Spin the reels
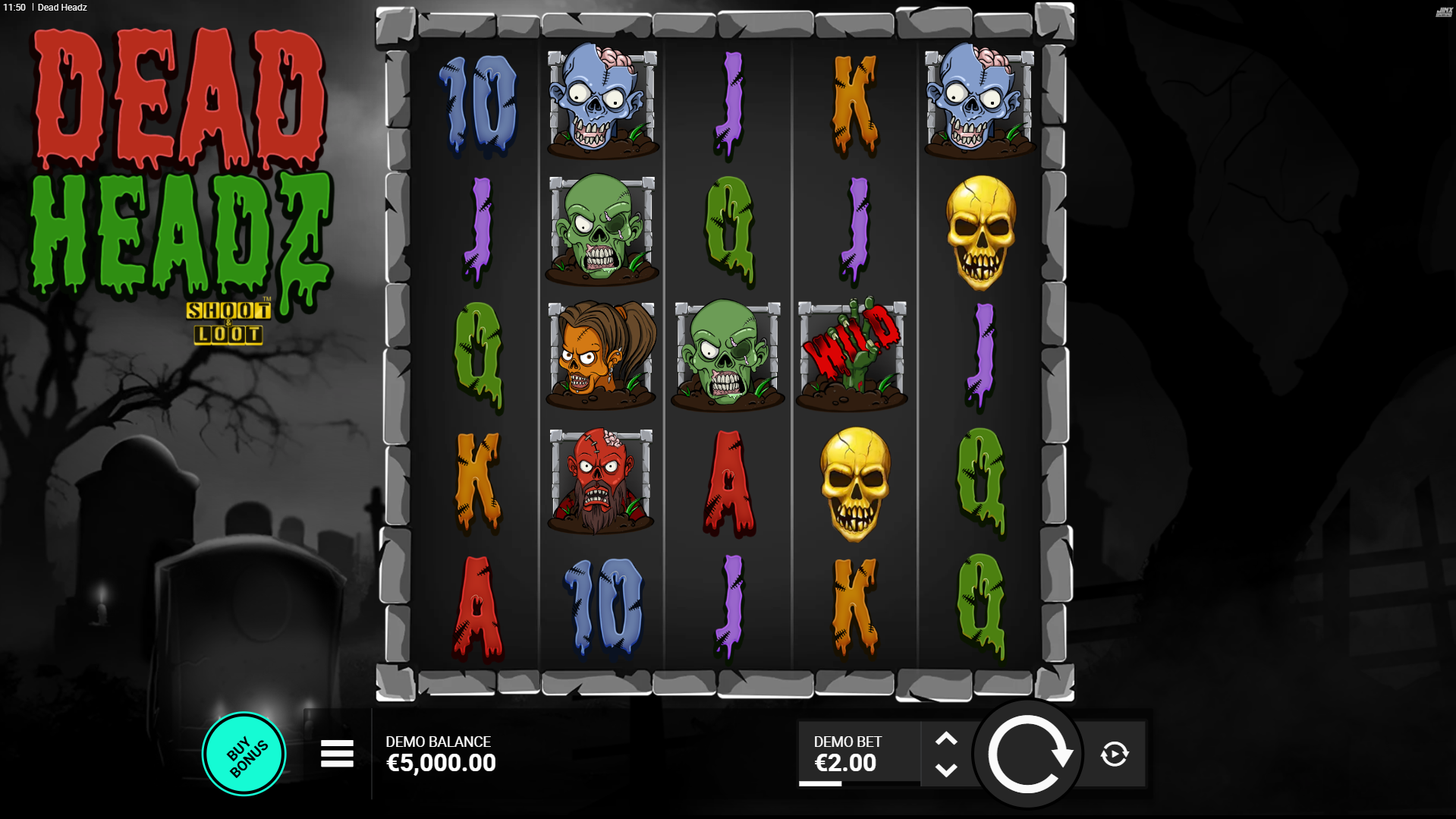This screenshot has height=819, width=1456. 1028,754
